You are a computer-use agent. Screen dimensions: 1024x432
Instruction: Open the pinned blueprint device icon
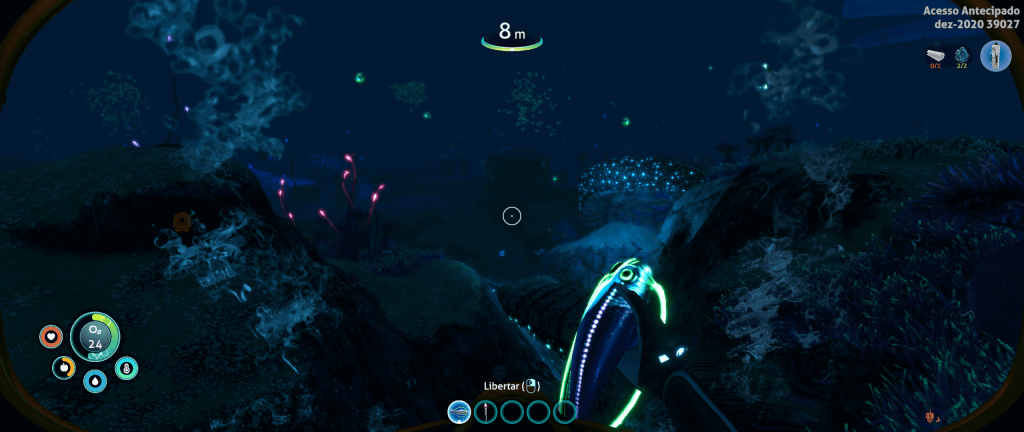tap(995, 55)
